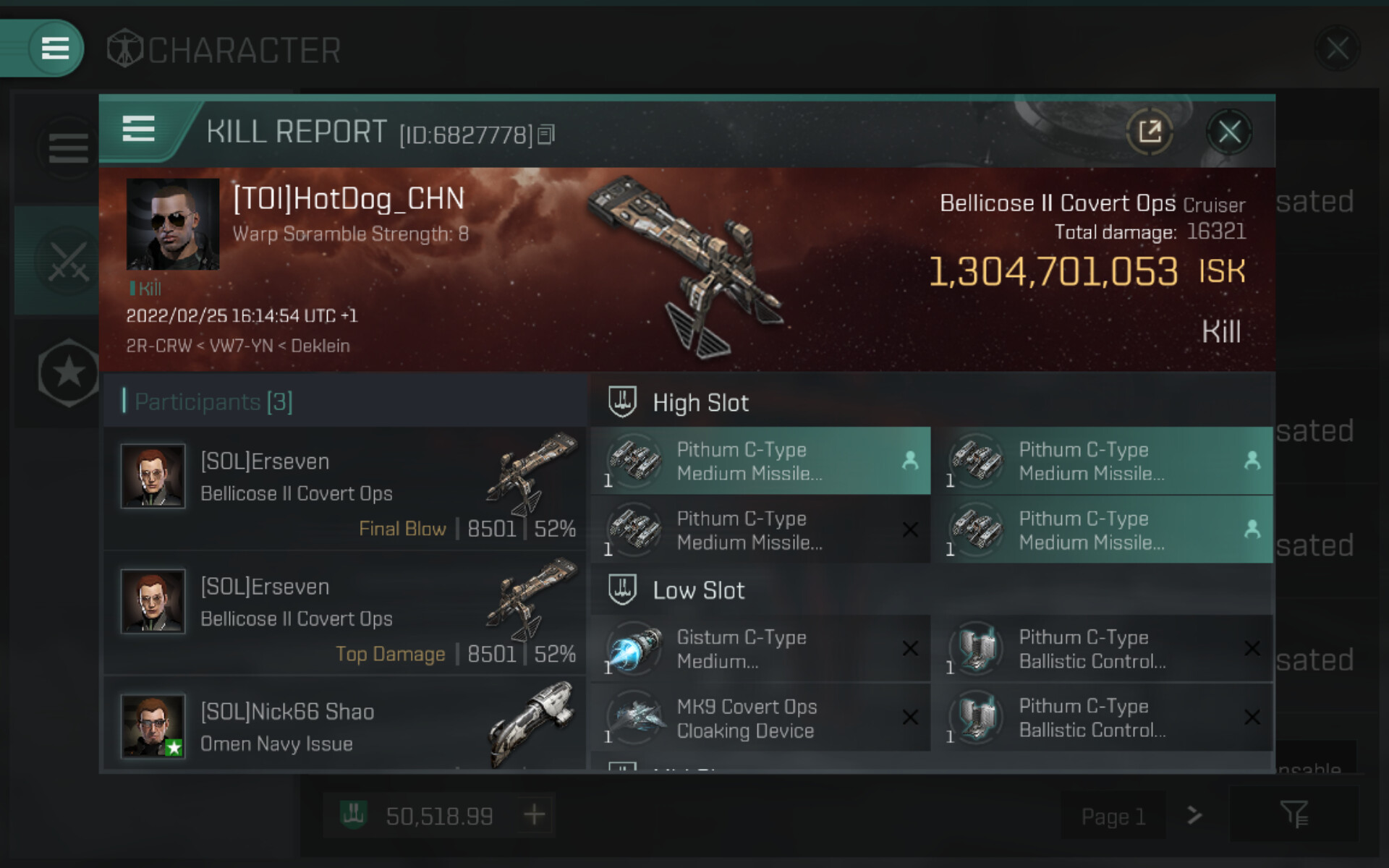Image resolution: width=1389 pixels, height=868 pixels.
Task: Add currency with the plus button
Action: (x=535, y=815)
